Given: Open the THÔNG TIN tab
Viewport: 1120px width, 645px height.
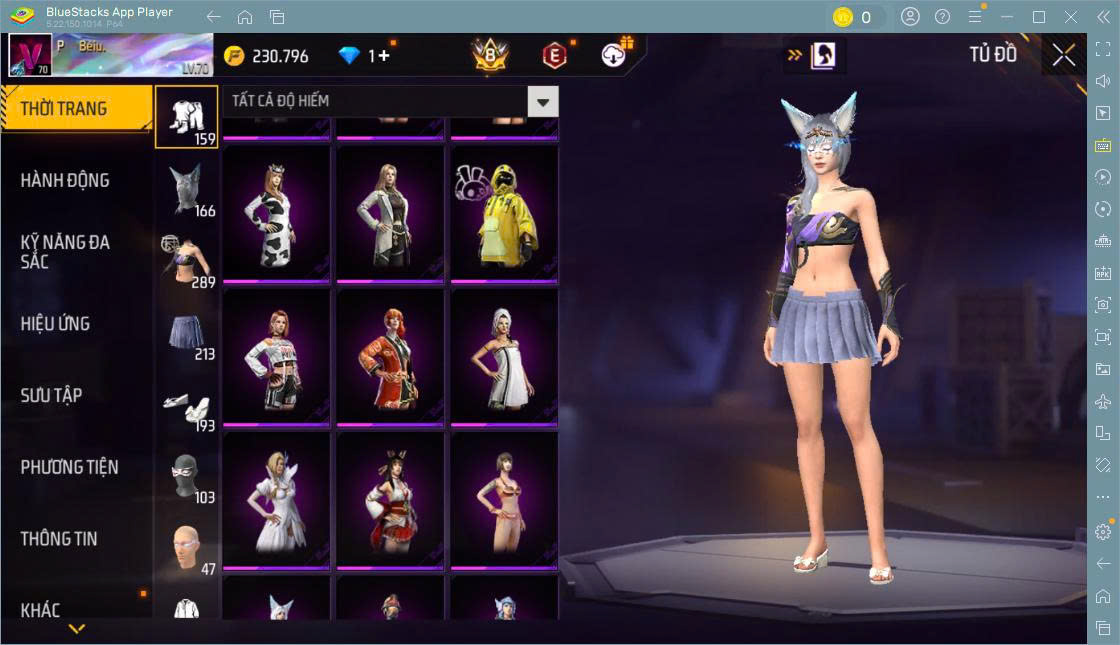Looking at the screenshot, I should click(59, 539).
